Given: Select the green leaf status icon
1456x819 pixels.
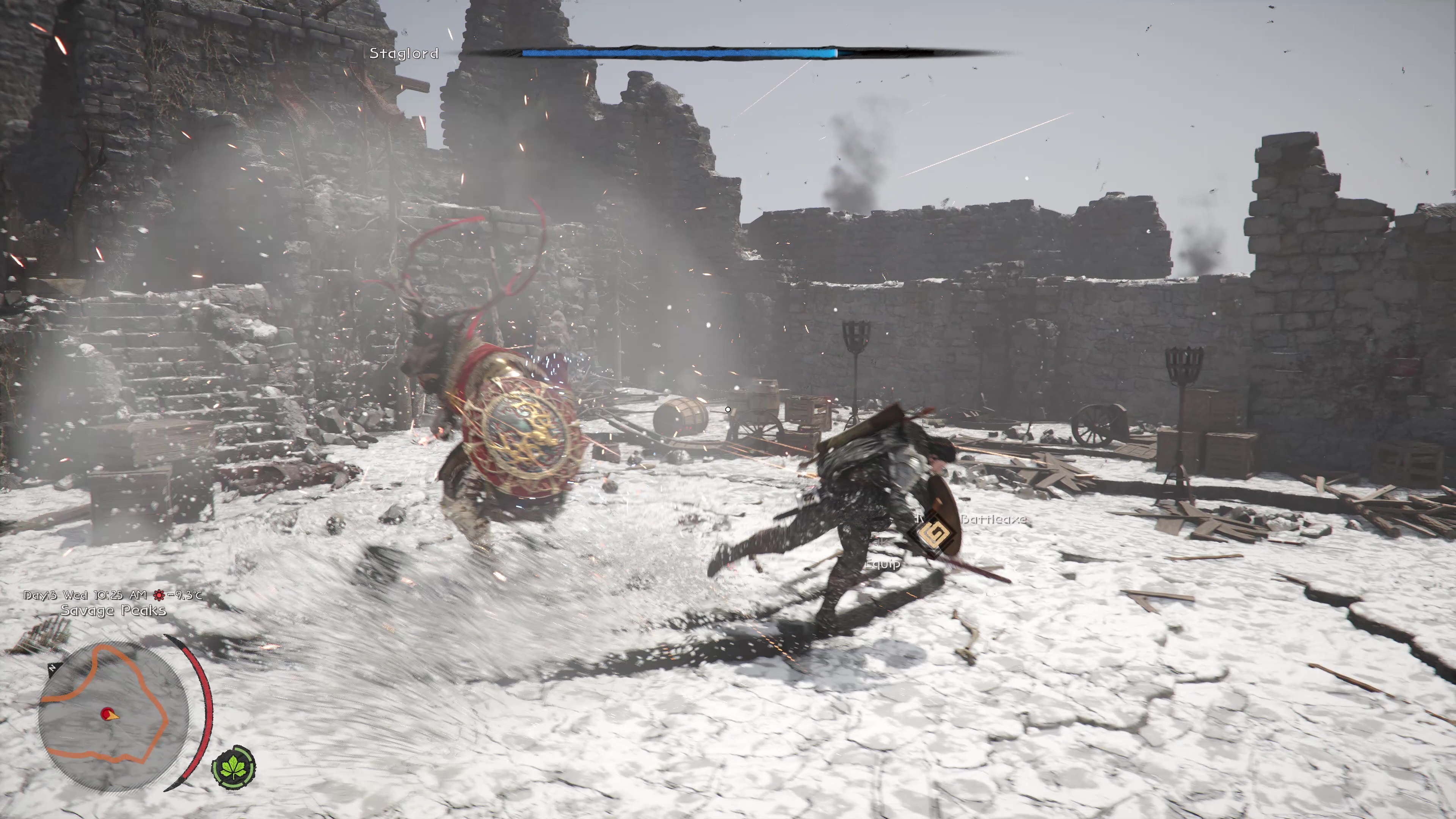Looking at the screenshot, I should pos(234,767).
